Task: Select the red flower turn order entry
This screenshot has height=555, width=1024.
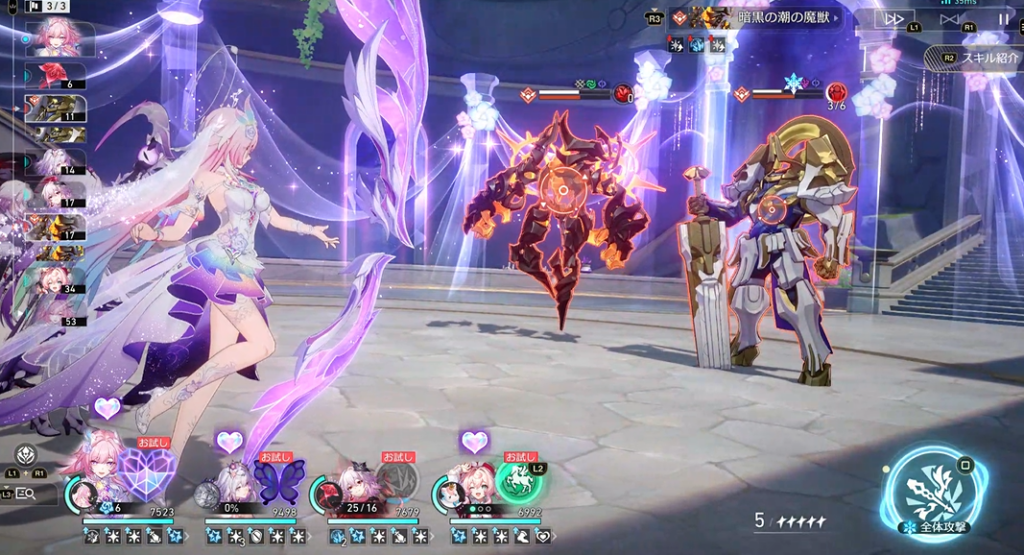Action: tap(62, 75)
